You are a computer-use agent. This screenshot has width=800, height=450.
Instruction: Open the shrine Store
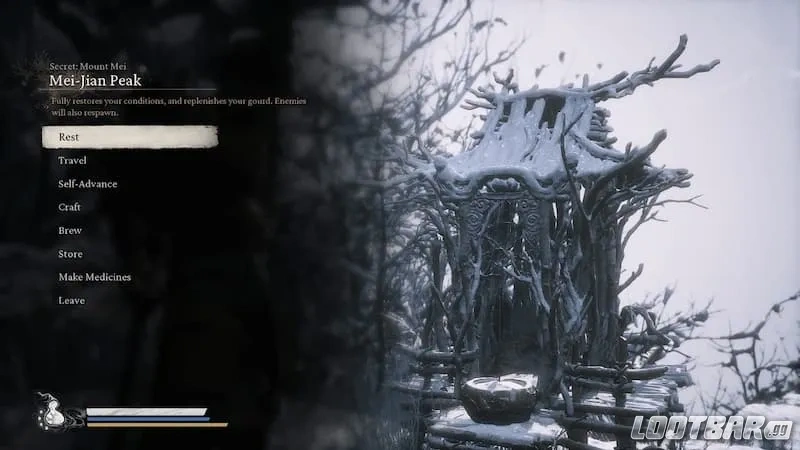point(70,254)
